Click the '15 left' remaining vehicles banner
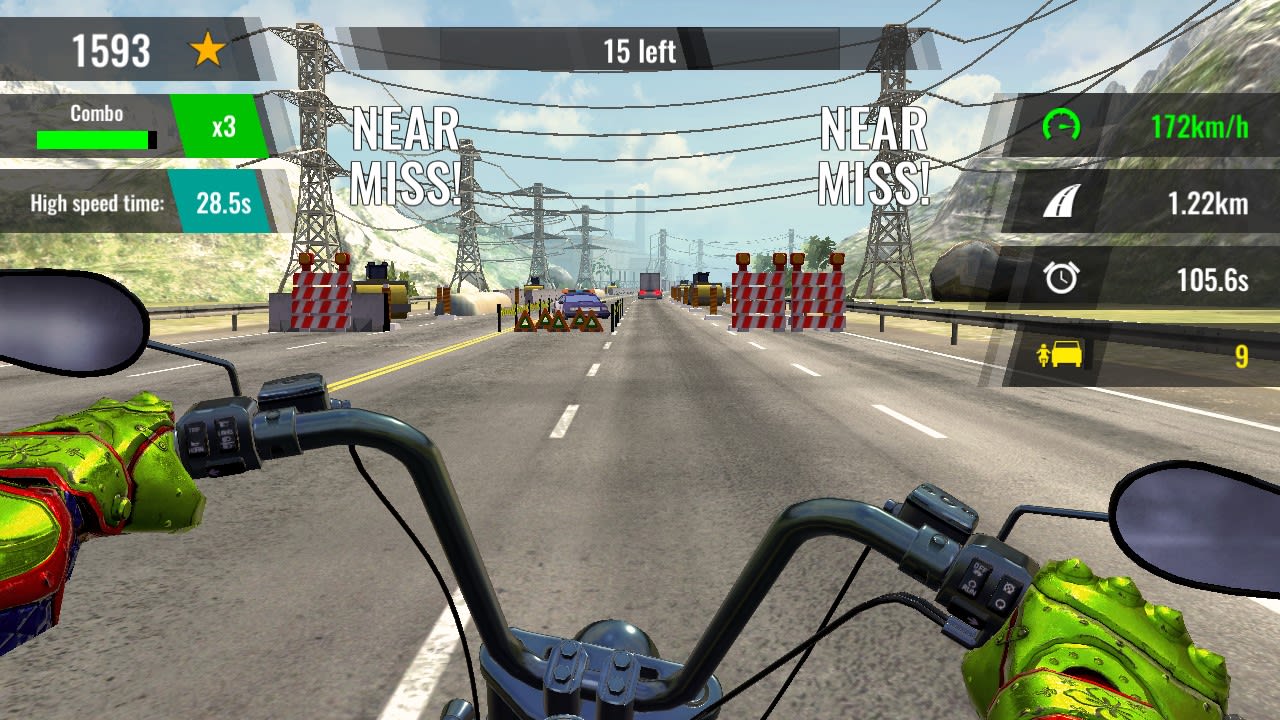 (640, 48)
